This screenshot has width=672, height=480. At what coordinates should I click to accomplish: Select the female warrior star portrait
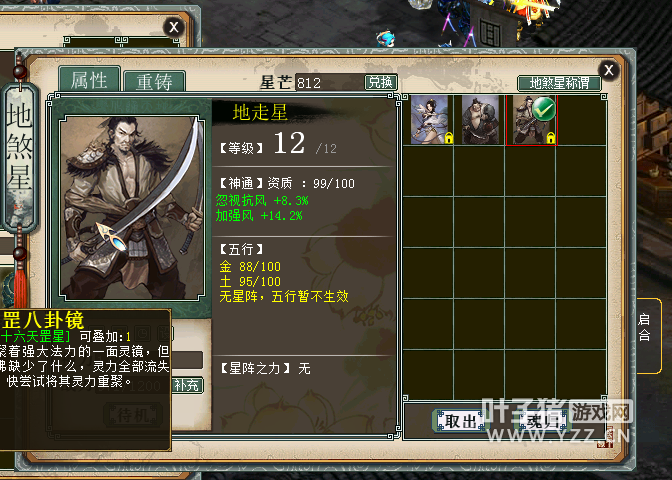tap(428, 119)
